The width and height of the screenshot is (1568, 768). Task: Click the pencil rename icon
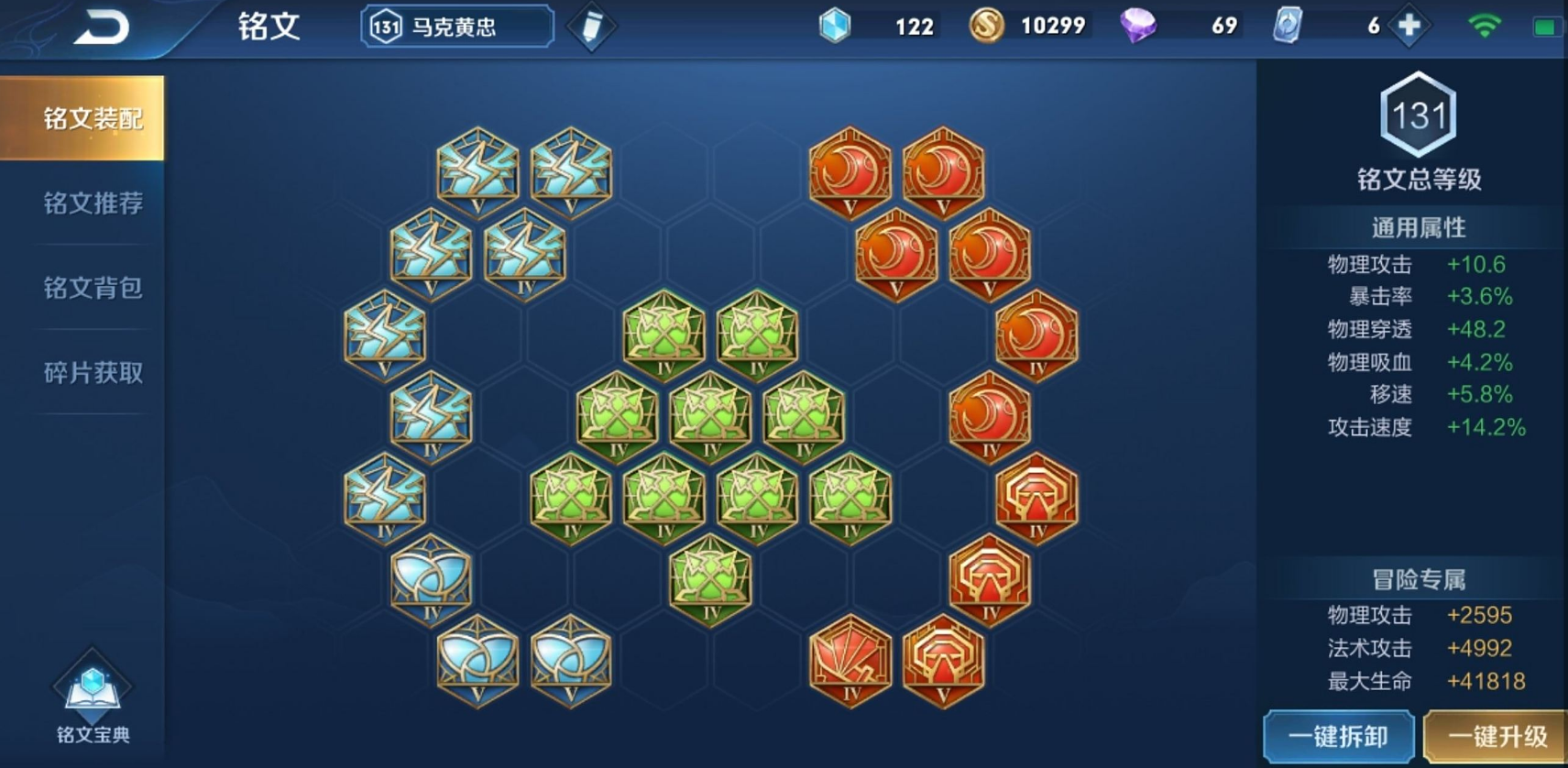(591, 27)
